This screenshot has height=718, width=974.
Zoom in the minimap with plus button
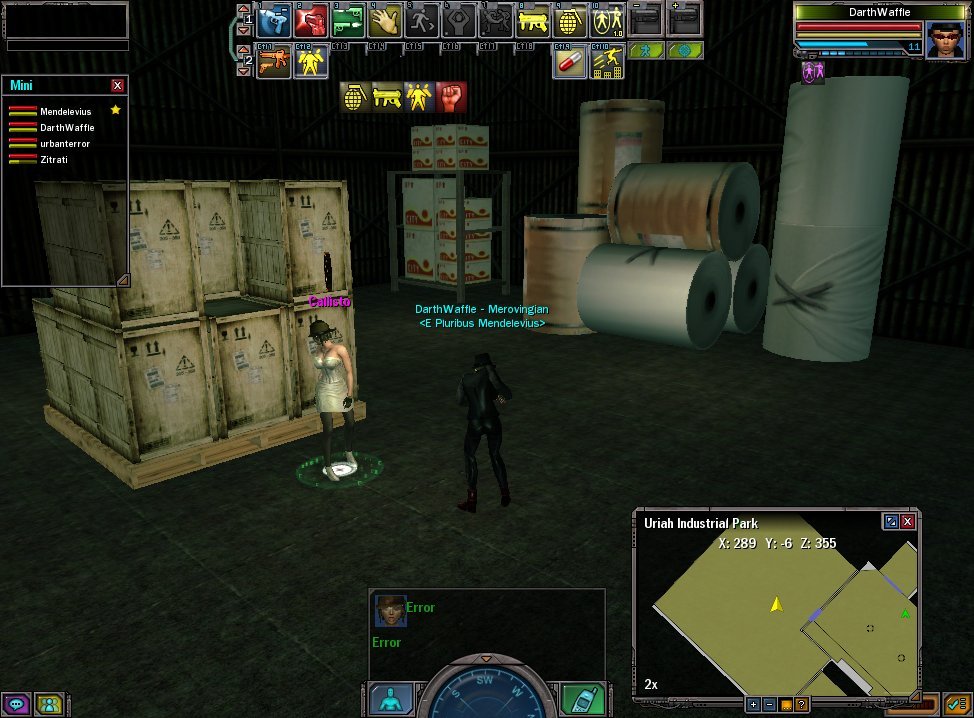[x=754, y=705]
